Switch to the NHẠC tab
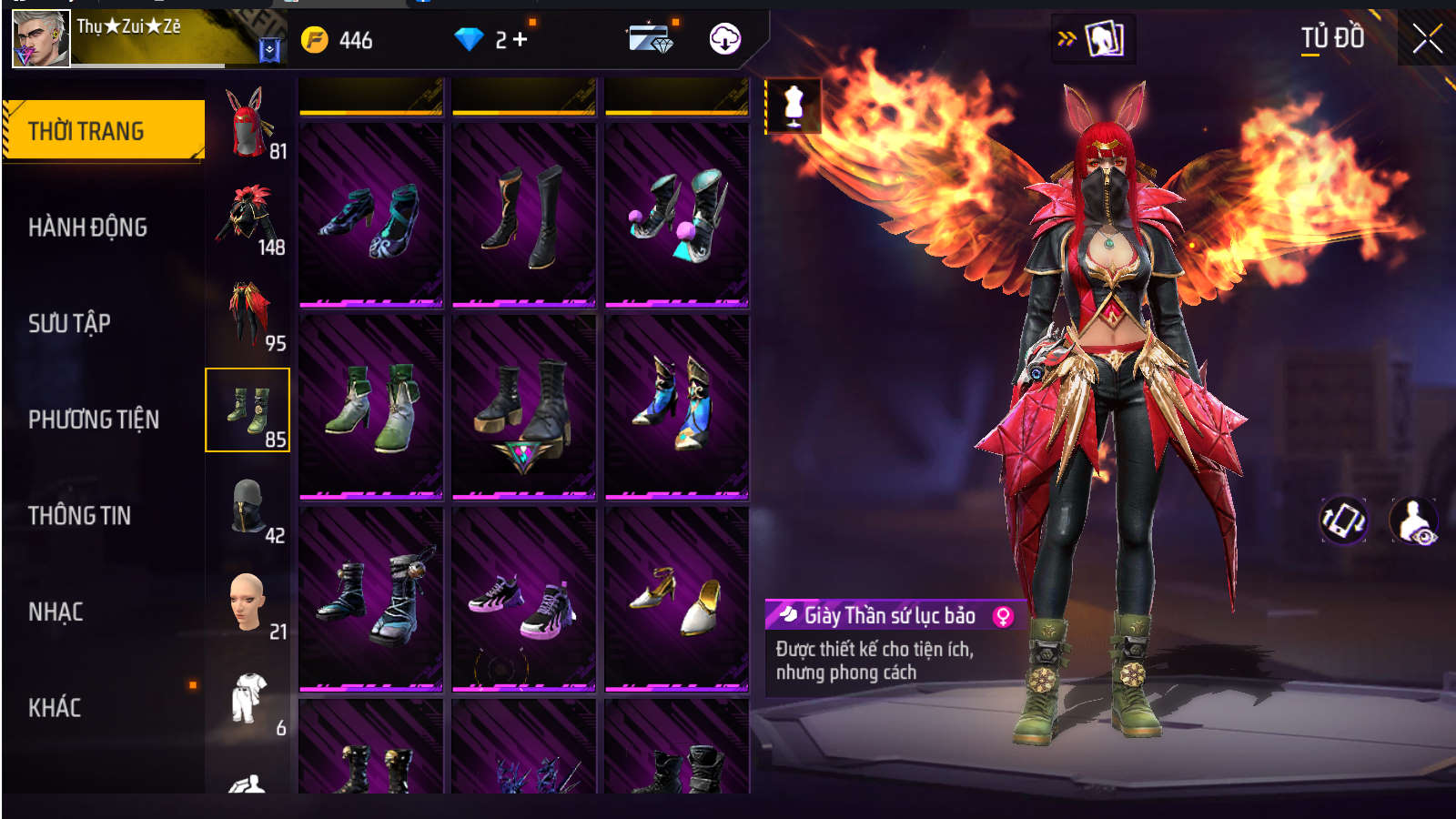This screenshot has width=1456, height=819. click(x=56, y=612)
